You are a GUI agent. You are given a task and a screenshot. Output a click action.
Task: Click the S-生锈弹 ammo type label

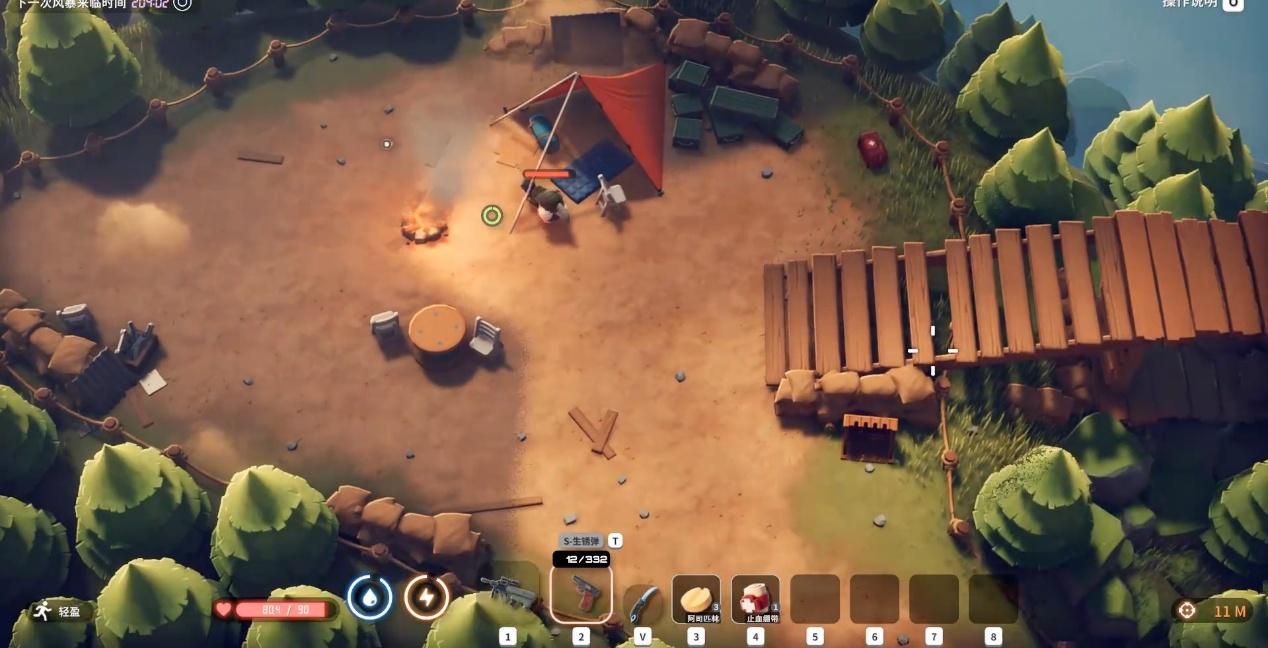583,541
